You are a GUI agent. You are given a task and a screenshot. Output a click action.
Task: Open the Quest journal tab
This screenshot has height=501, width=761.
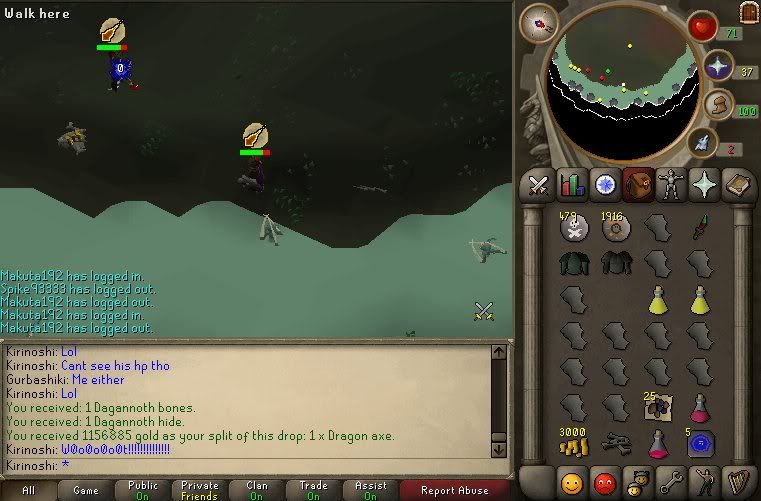point(604,185)
